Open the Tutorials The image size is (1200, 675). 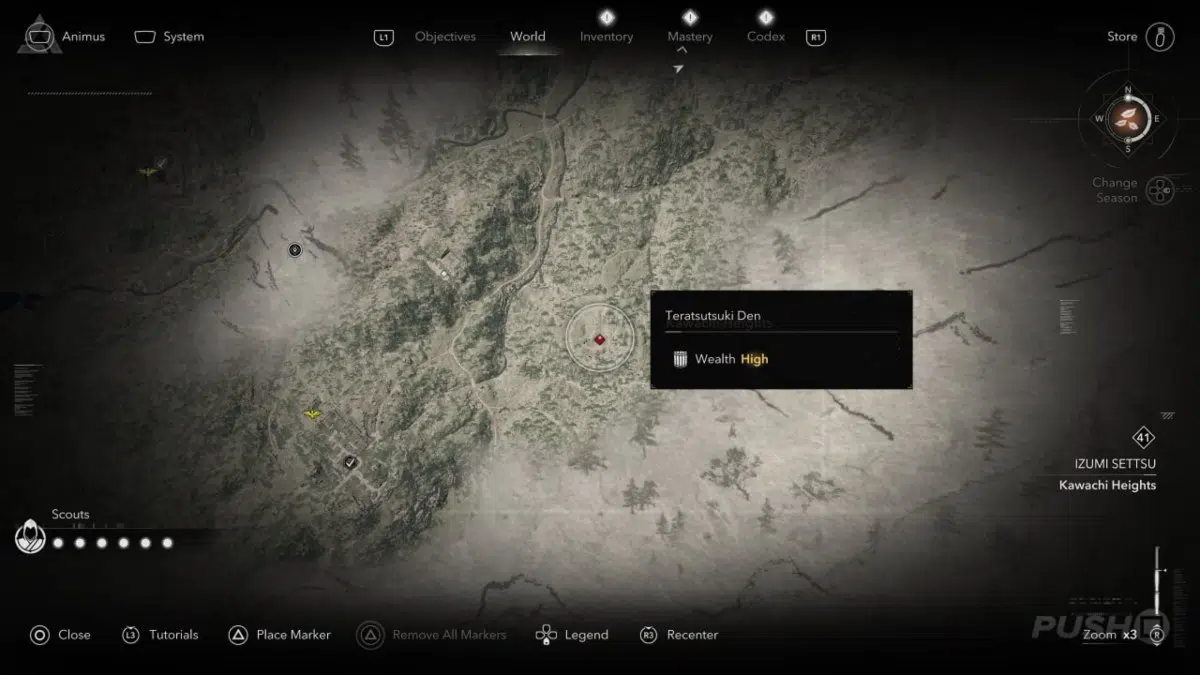pos(161,634)
